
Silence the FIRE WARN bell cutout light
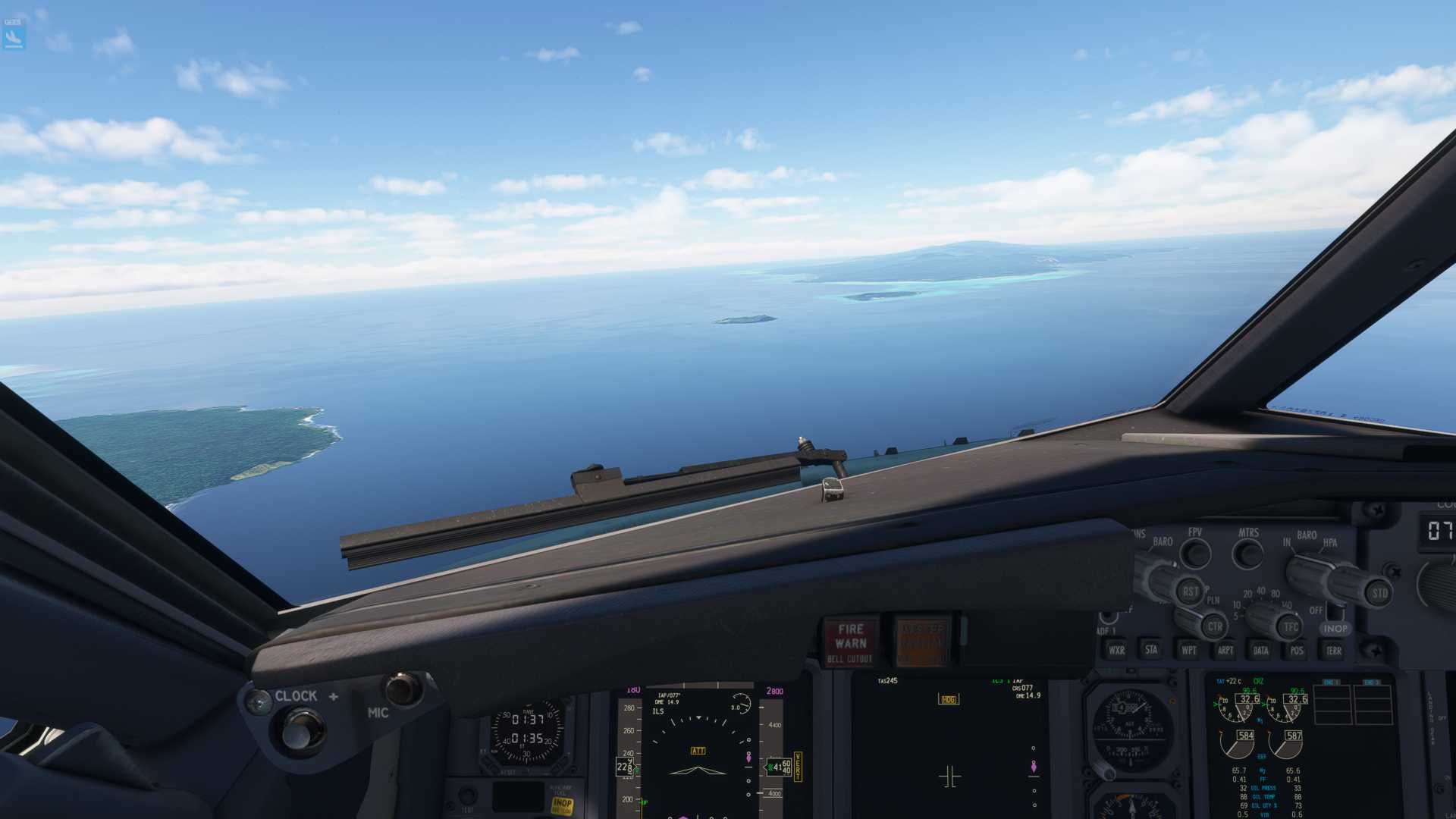[850, 642]
